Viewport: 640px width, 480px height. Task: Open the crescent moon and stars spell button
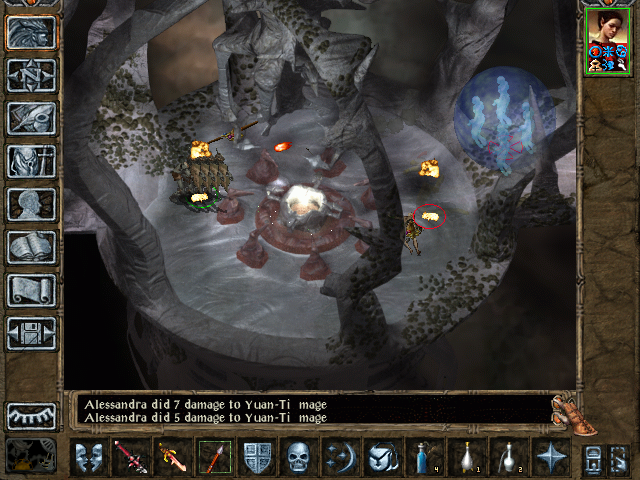[x=341, y=458]
